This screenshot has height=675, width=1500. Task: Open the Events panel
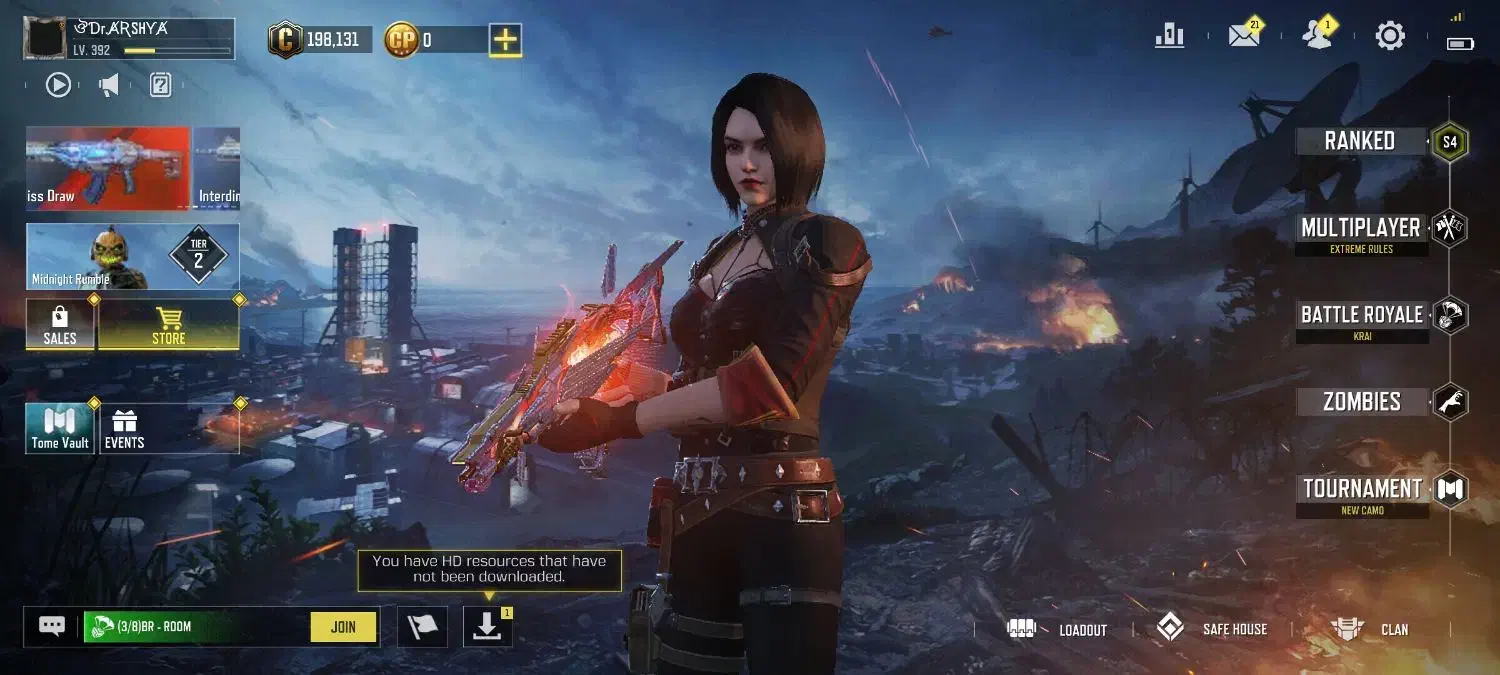tap(125, 429)
